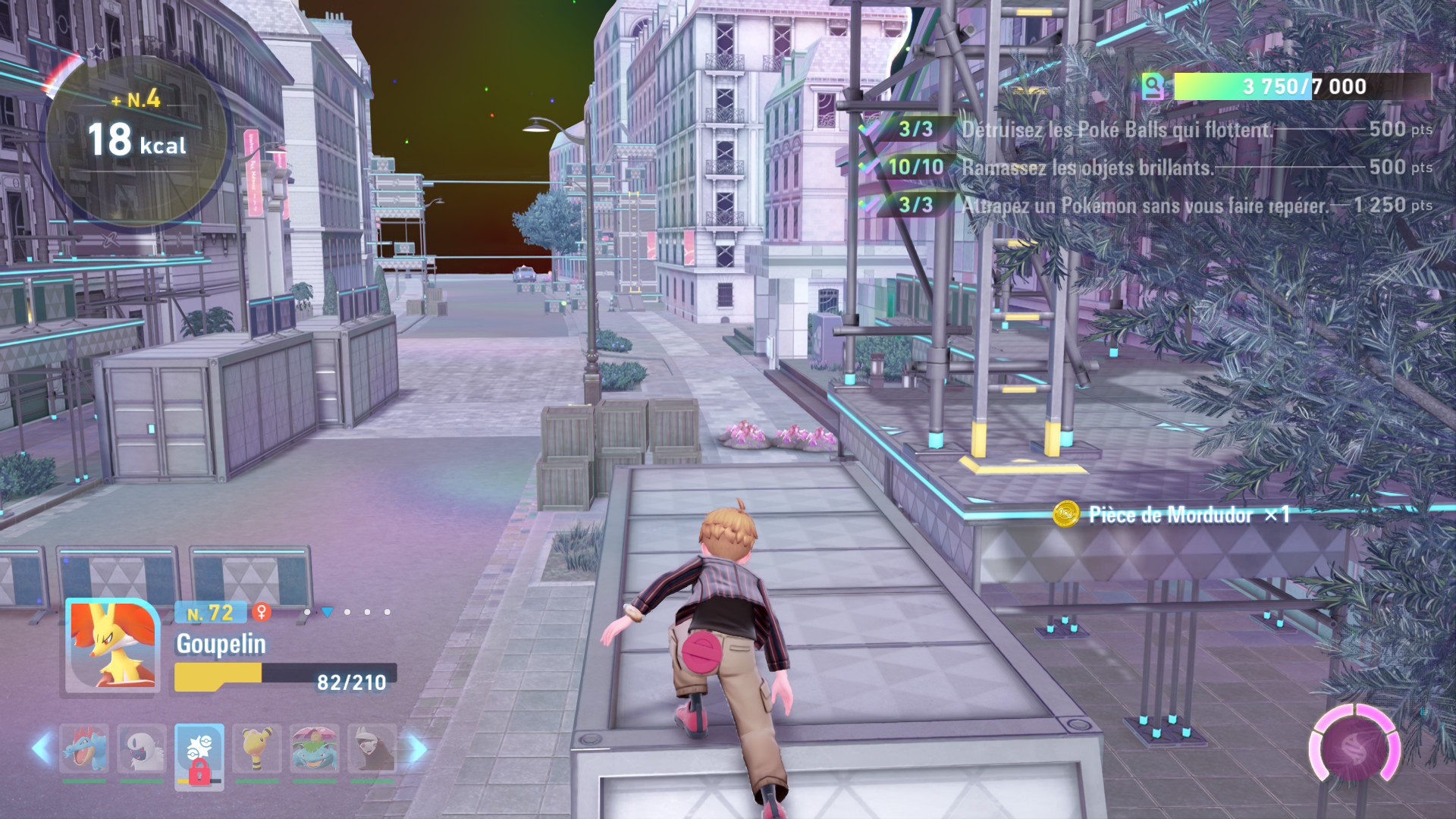Click the Pièce de Mordudor pickup notification
Viewport: 1456px width, 819px height.
tap(1170, 515)
